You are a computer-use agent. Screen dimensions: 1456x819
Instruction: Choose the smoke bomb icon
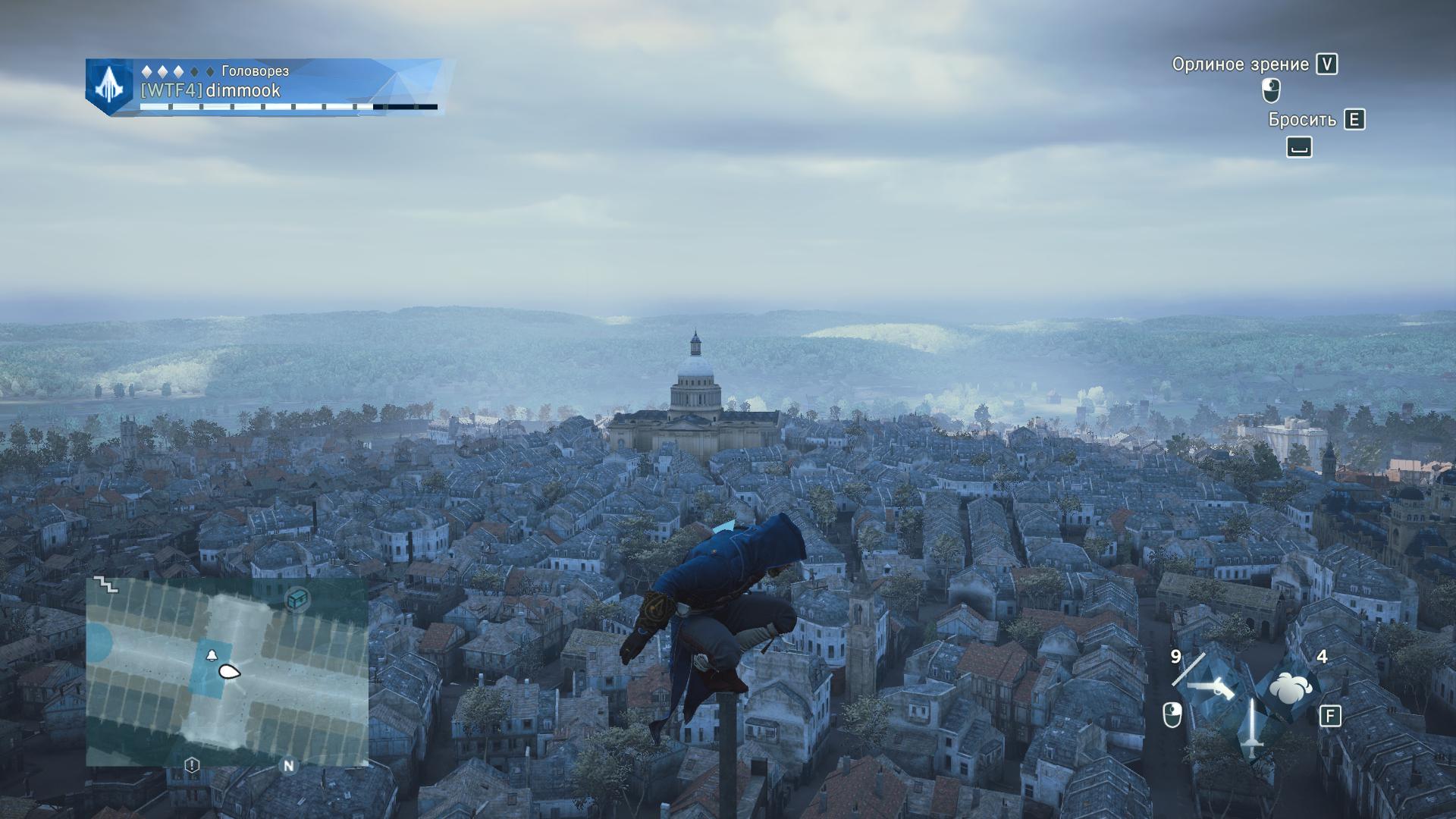point(1288,688)
